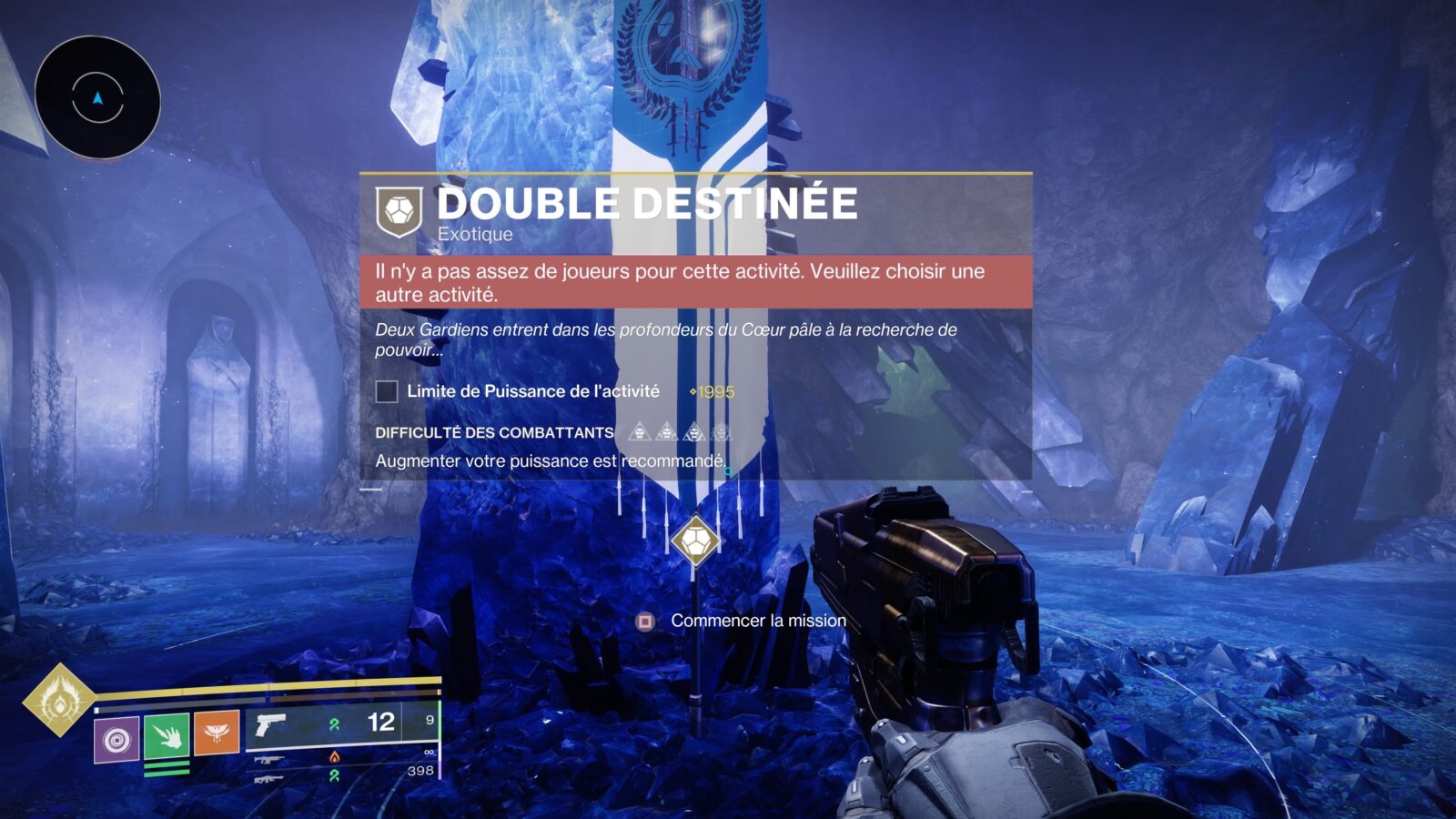Screen dimensions: 1456x819
Task: Click the Double Destinée emblem shield icon
Action: click(399, 211)
